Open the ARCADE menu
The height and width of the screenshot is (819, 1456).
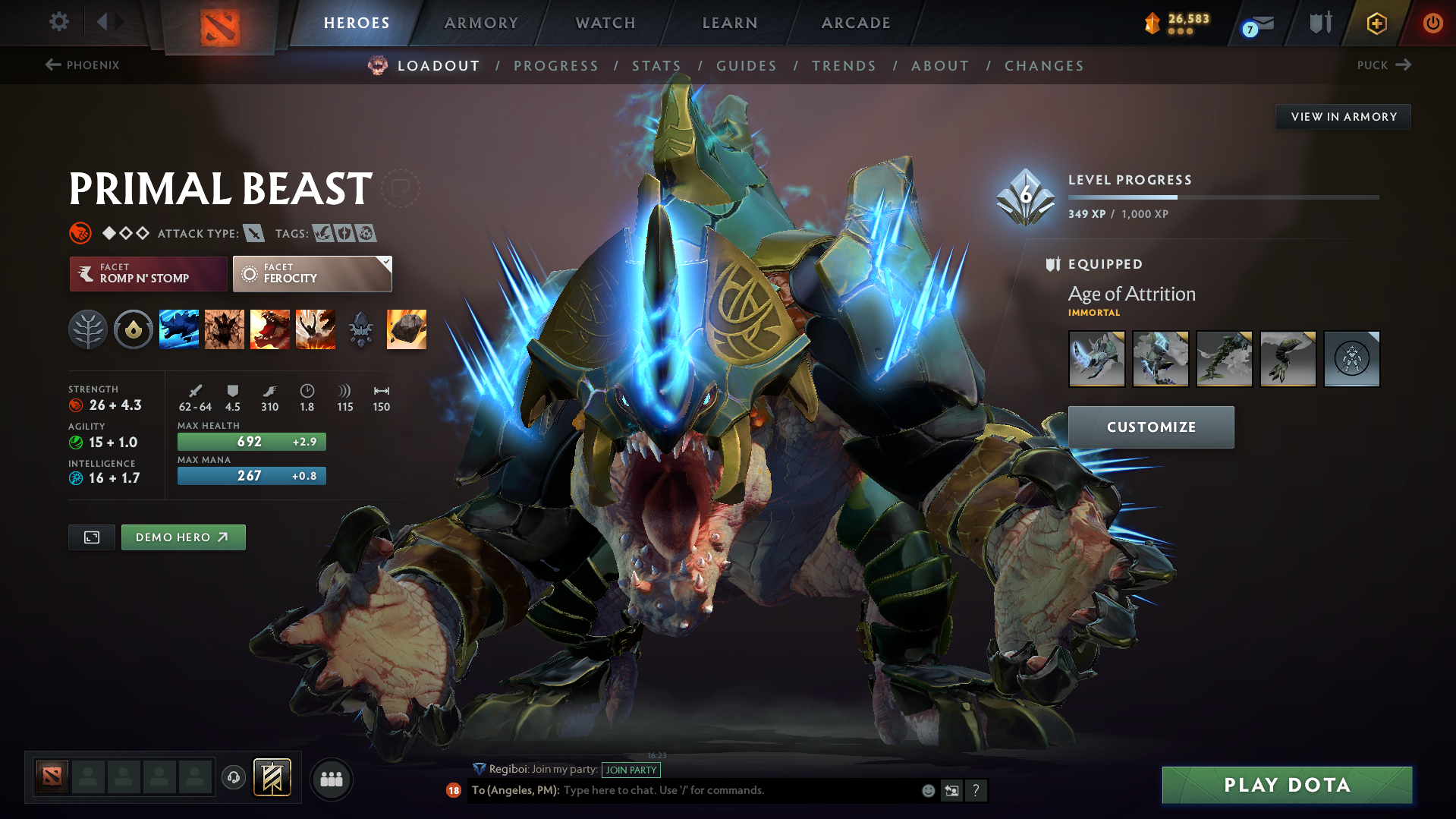point(856,23)
